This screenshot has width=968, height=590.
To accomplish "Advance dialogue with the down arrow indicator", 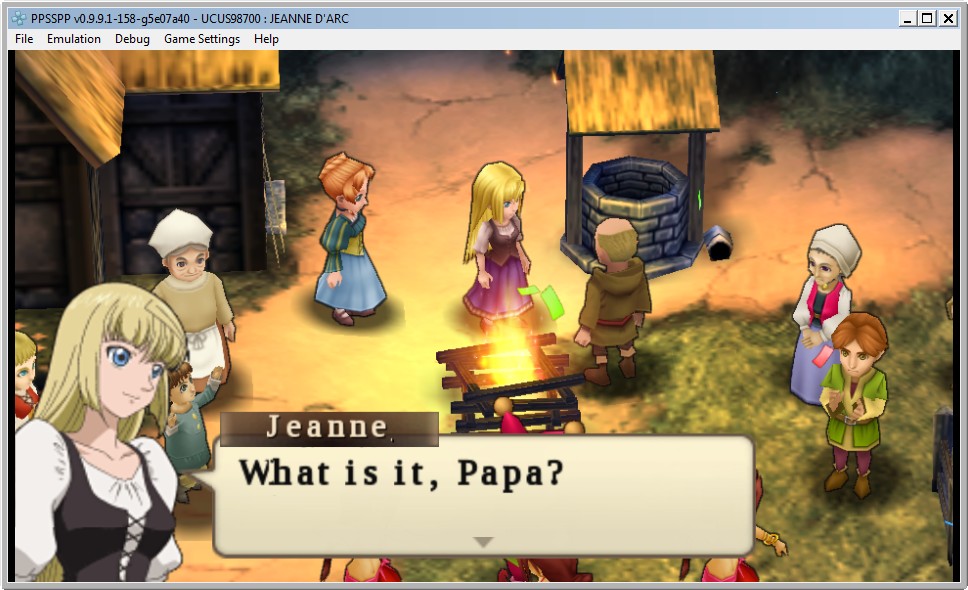I will 483,542.
